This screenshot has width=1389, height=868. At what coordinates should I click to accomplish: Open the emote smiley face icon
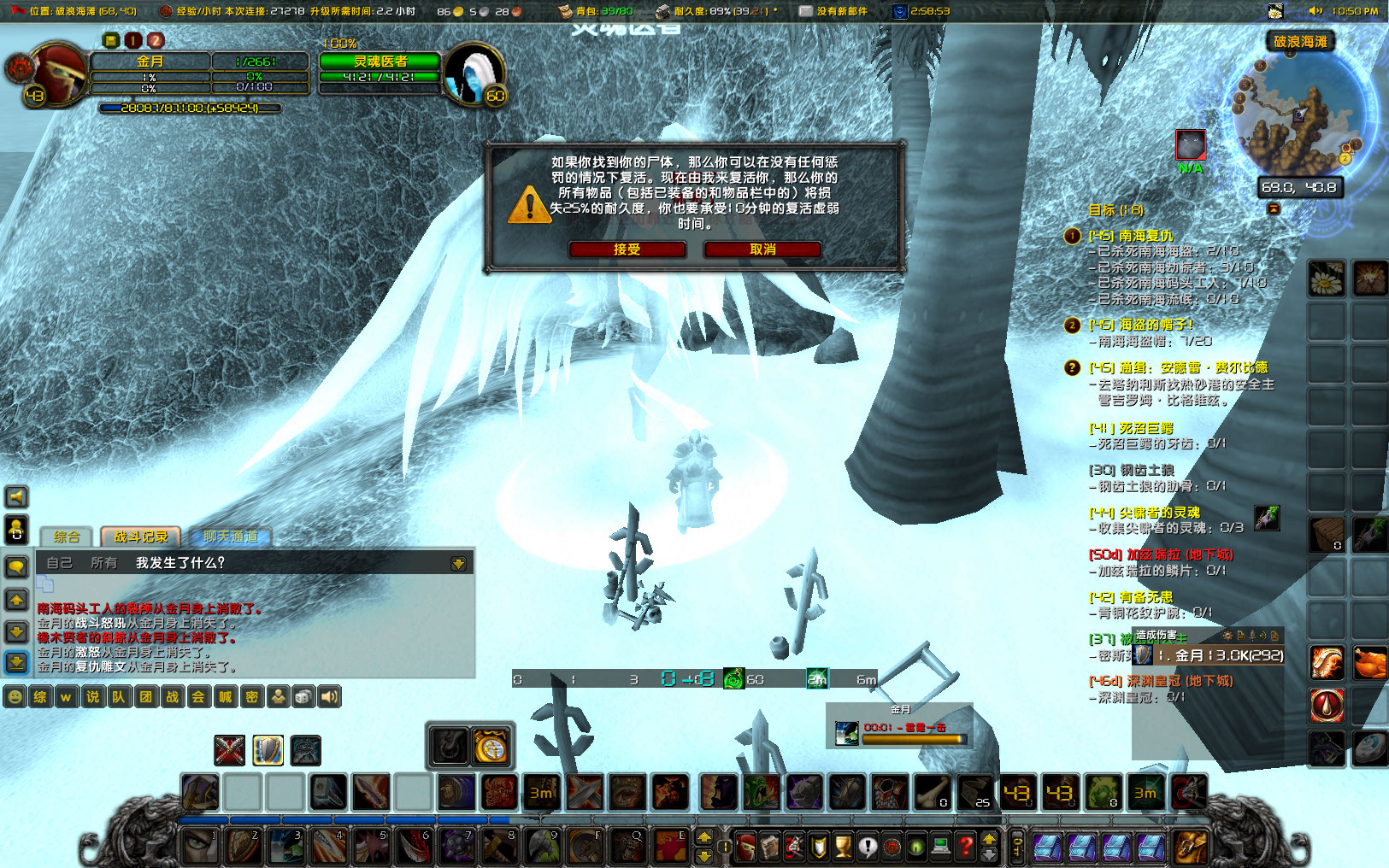coord(15,697)
